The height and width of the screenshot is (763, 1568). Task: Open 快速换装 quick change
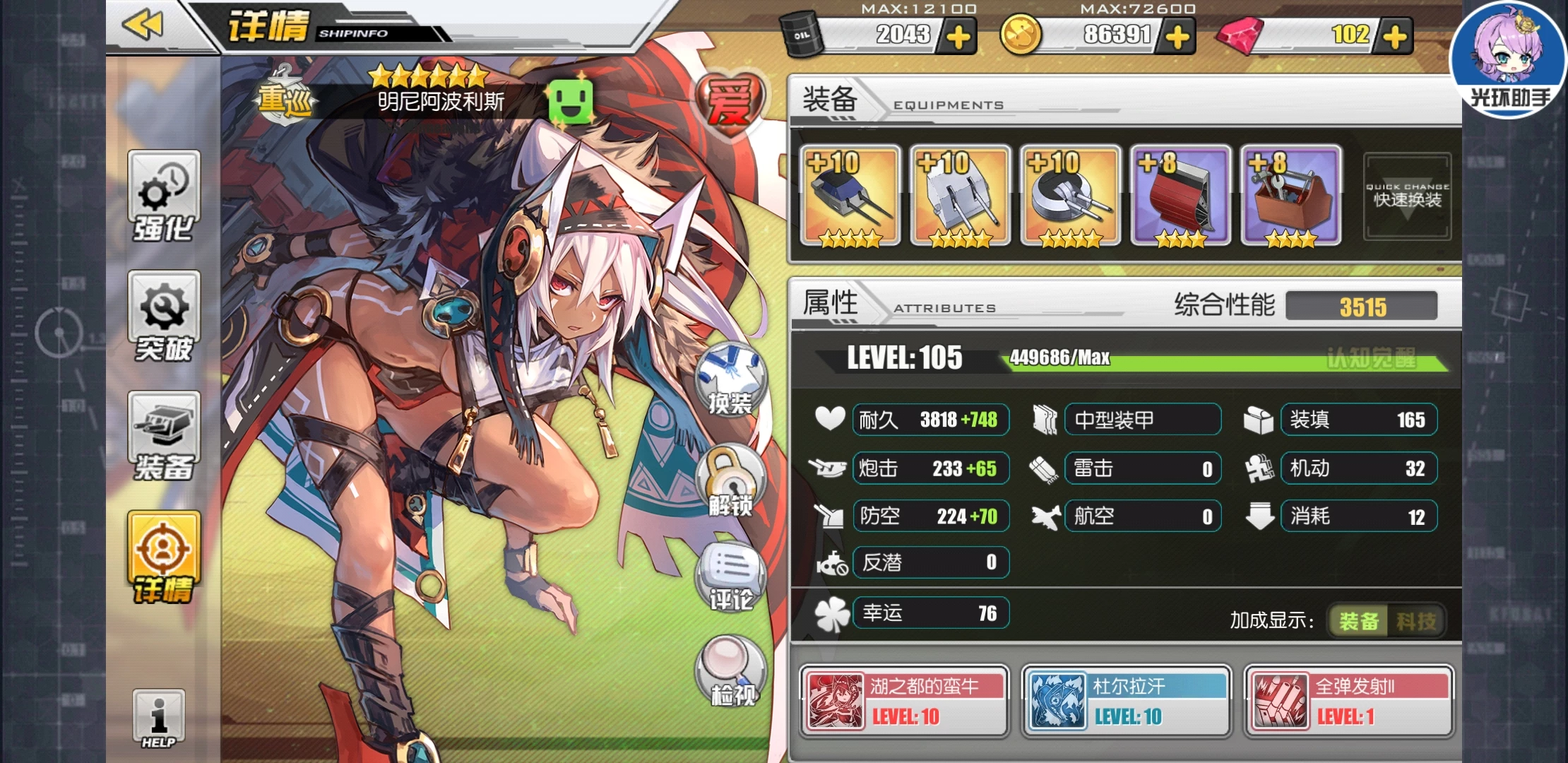[x=1407, y=197]
